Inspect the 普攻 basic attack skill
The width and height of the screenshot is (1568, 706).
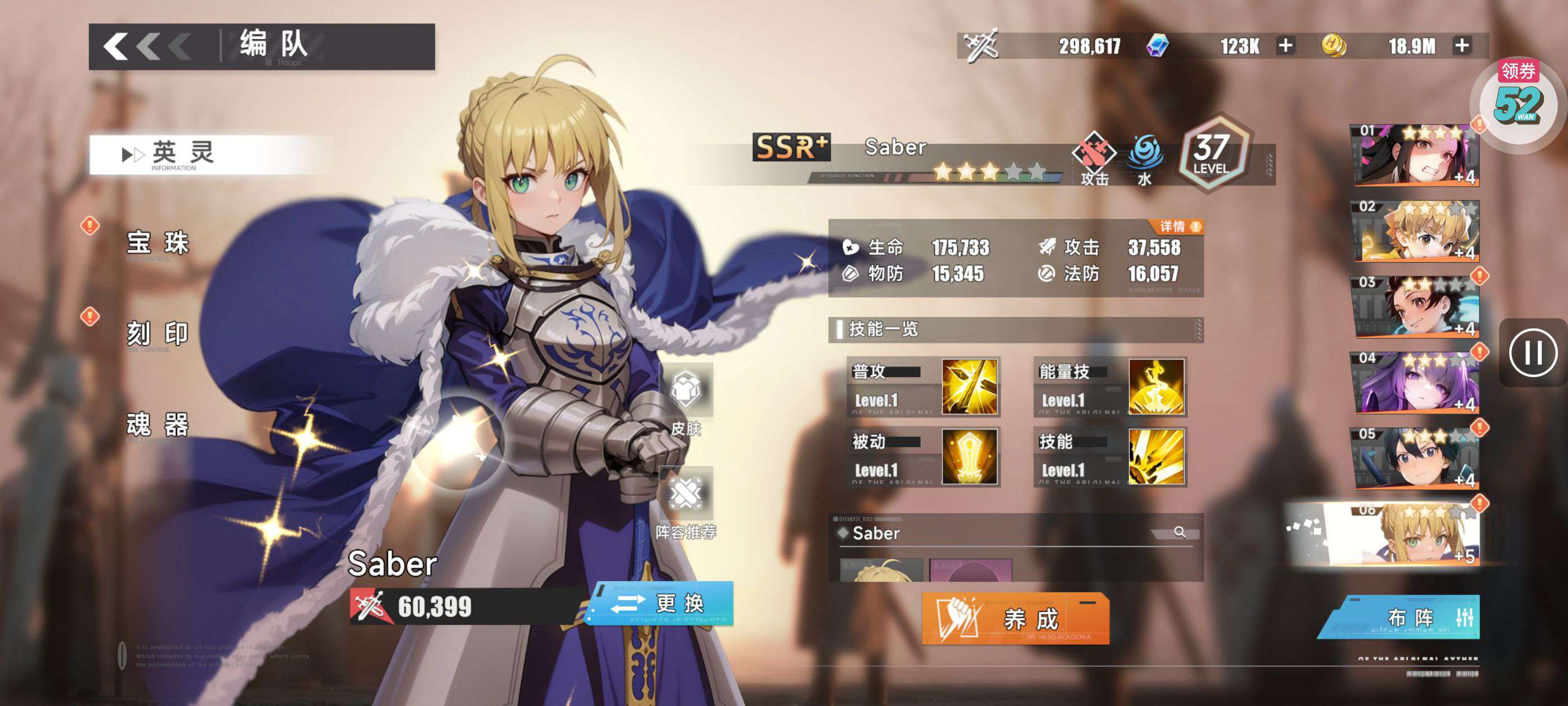tap(969, 387)
